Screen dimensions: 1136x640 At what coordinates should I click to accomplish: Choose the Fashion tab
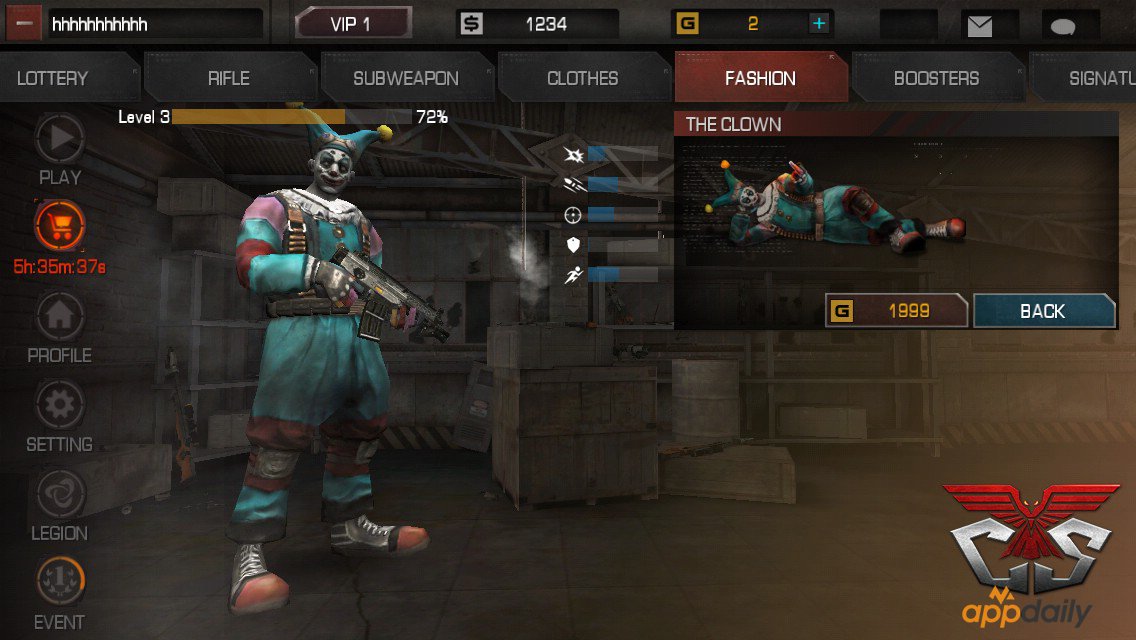click(760, 78)
